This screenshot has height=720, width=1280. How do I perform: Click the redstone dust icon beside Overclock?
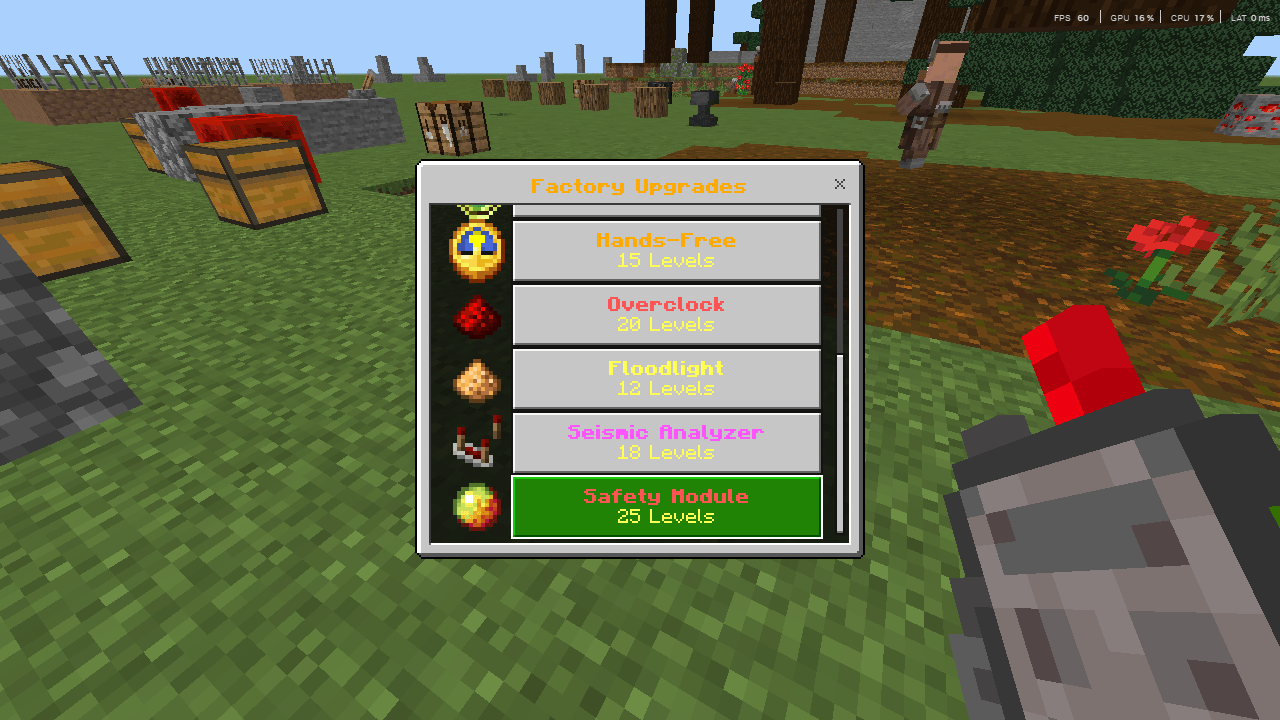point(476,314)
